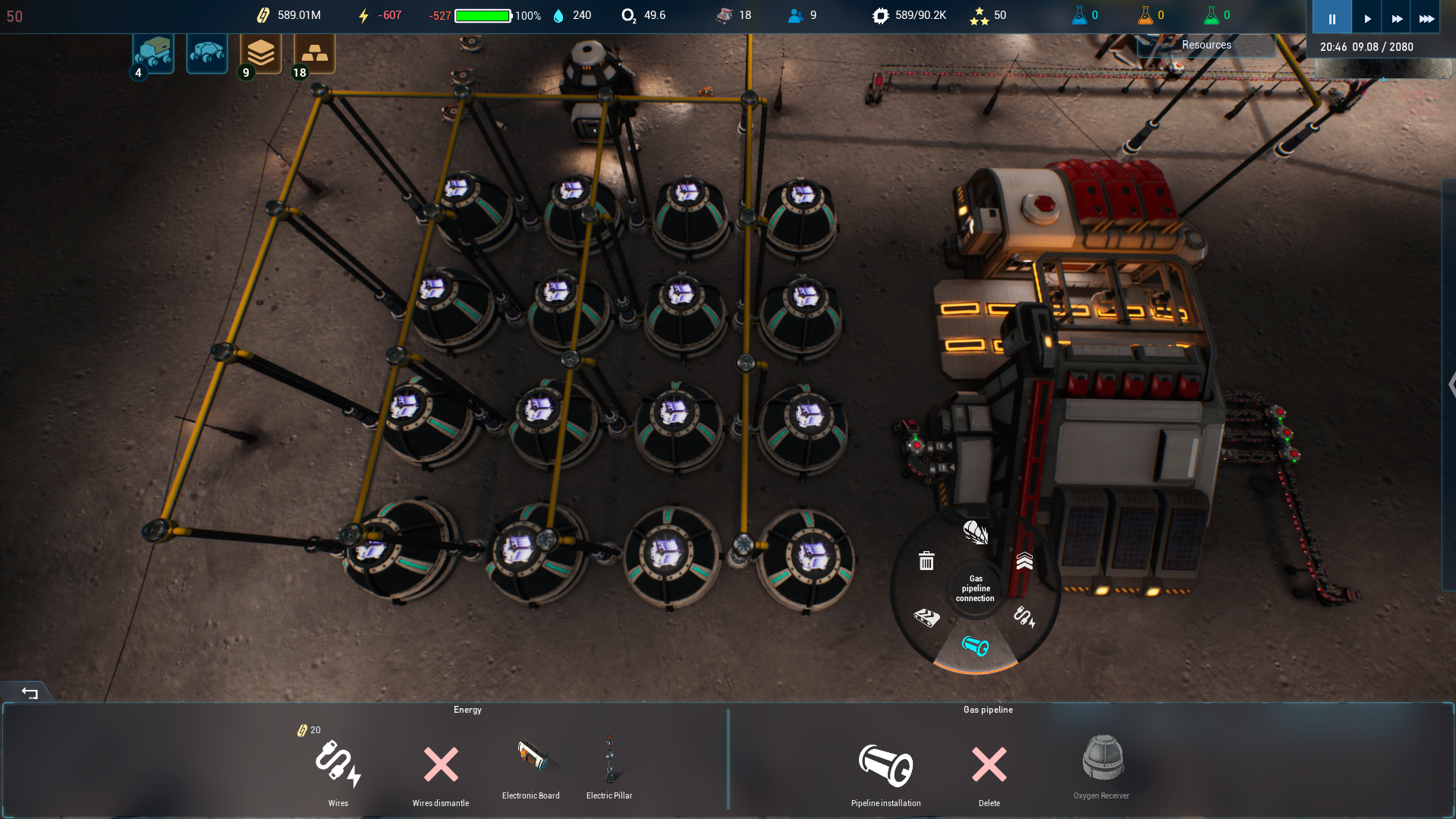
Task: Activate triple fast-forward speed
Action: tap(1426, 18)
